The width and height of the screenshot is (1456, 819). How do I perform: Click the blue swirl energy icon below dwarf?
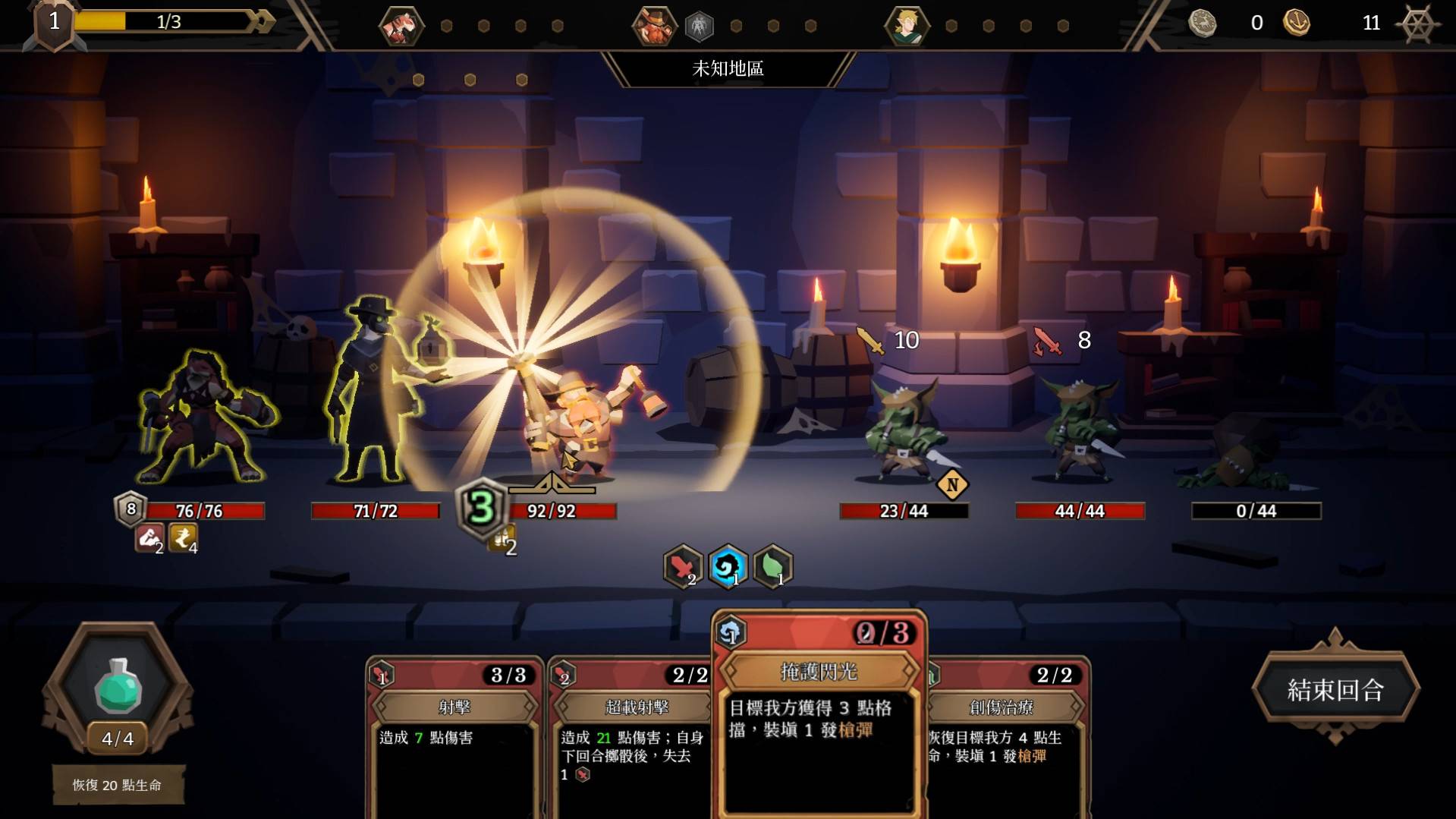coord(727,565)
